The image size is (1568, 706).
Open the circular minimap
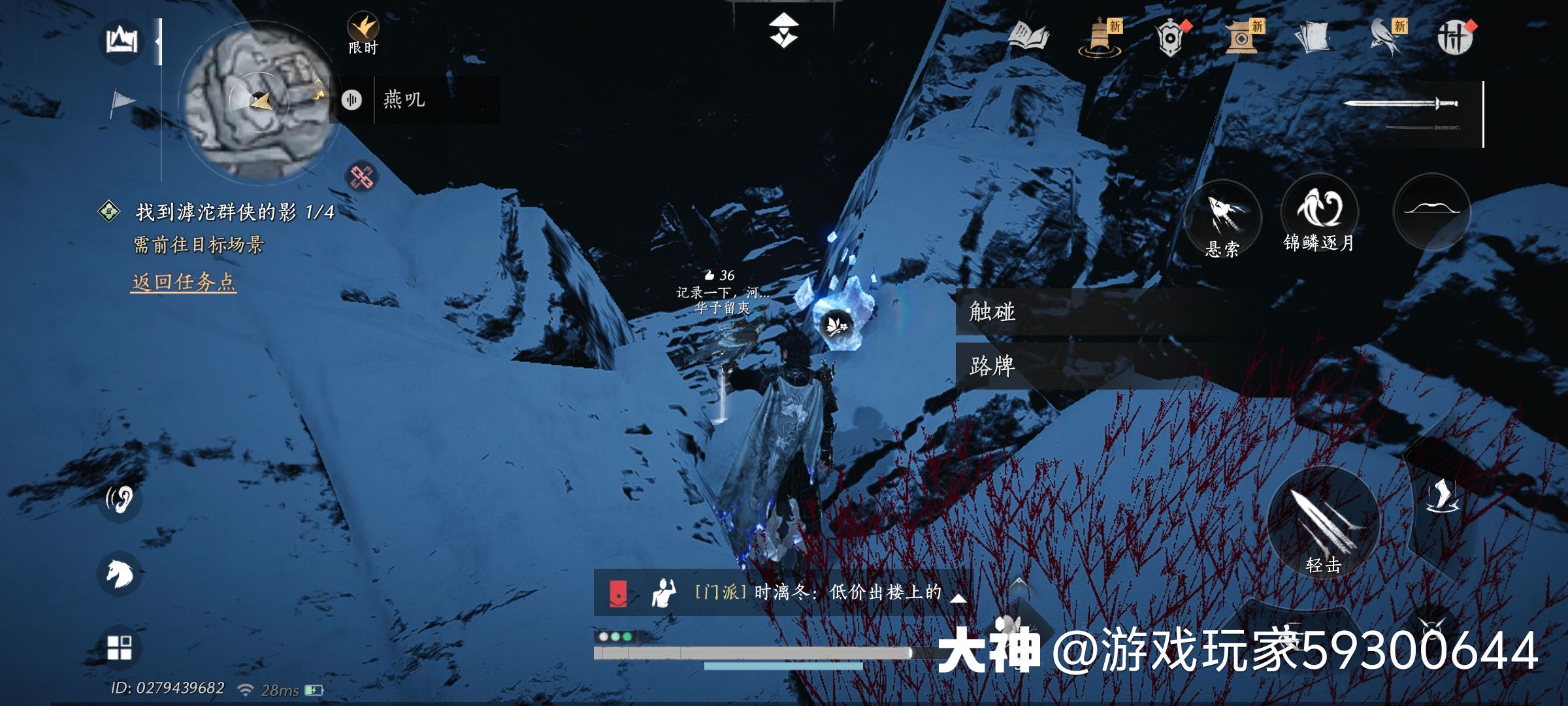point(259,101)
